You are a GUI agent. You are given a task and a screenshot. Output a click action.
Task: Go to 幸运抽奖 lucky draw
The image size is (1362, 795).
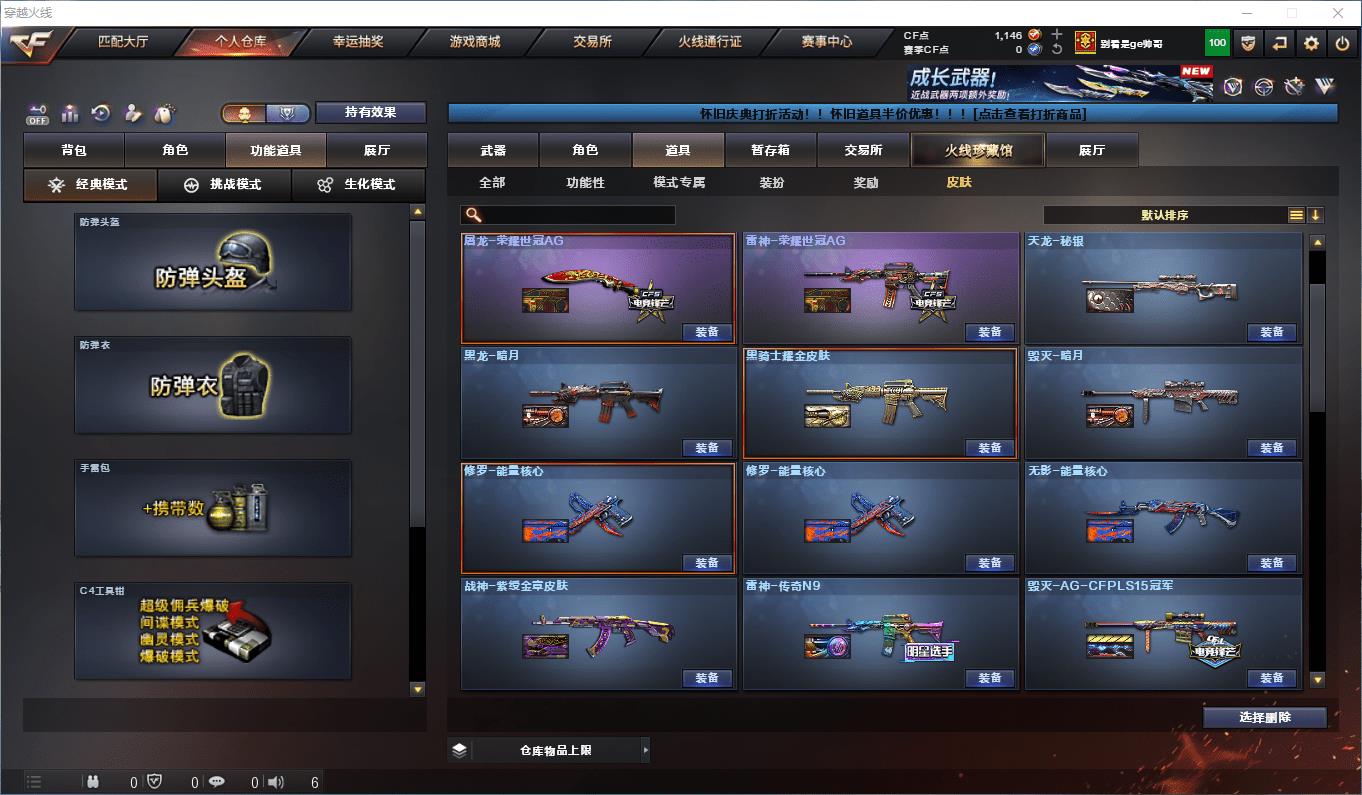coord(358,42)
